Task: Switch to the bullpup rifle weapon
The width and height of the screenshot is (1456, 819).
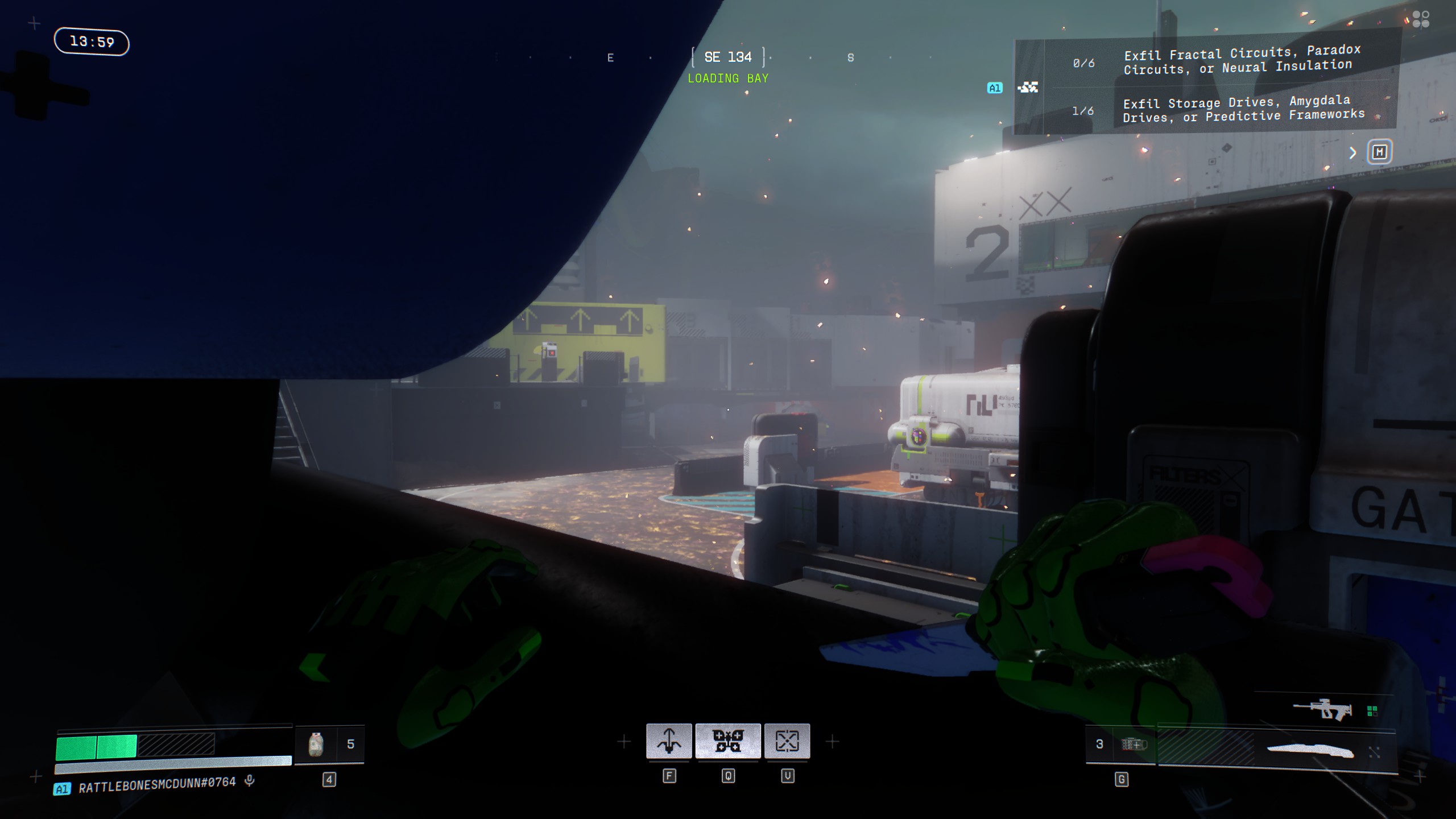Action: click(x=1323, y=710)
